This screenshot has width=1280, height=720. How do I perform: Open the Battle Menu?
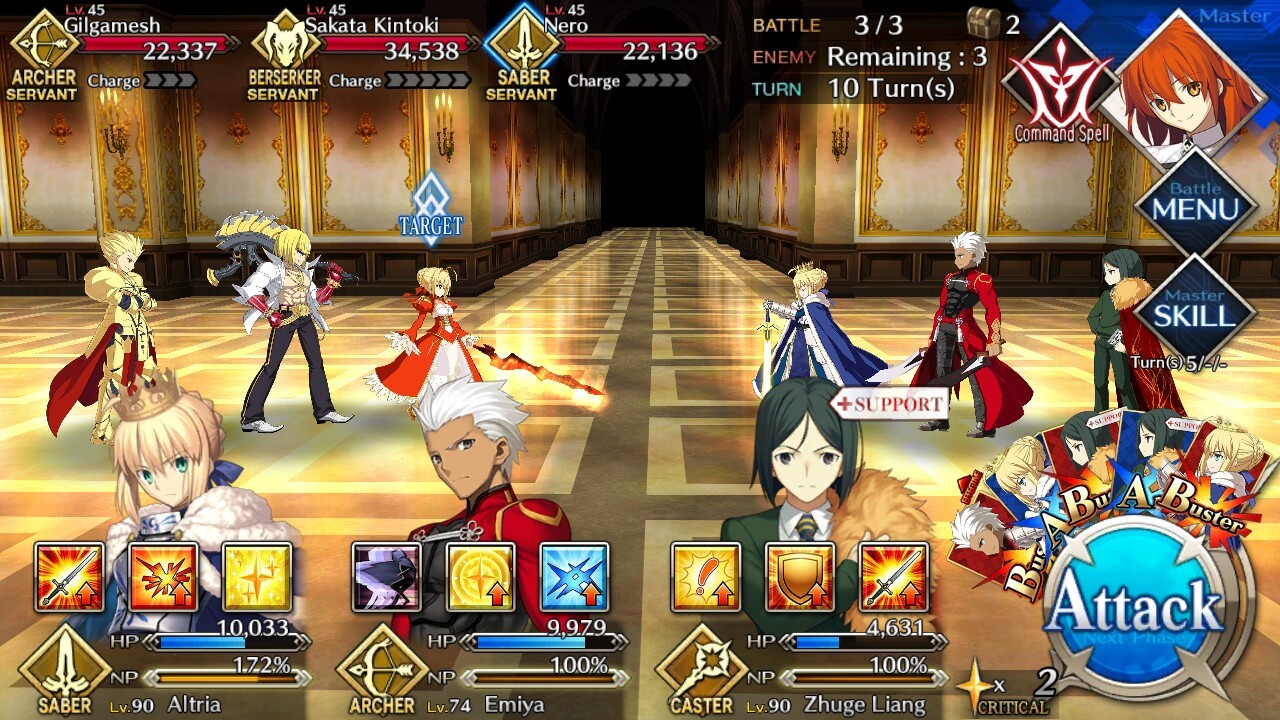tap(1195, 202)
